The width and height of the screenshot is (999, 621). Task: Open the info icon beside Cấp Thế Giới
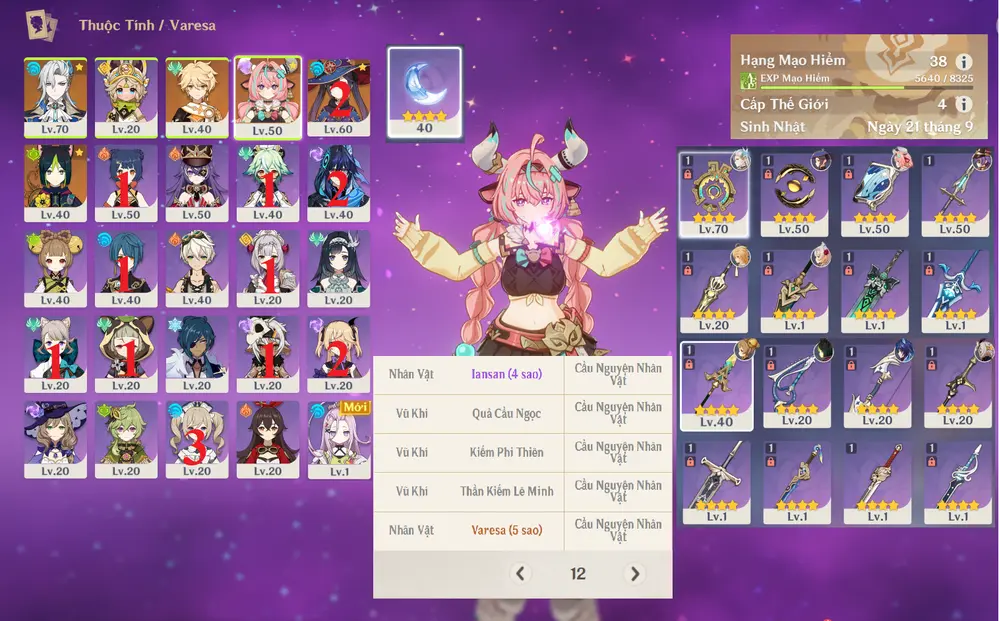964,104
